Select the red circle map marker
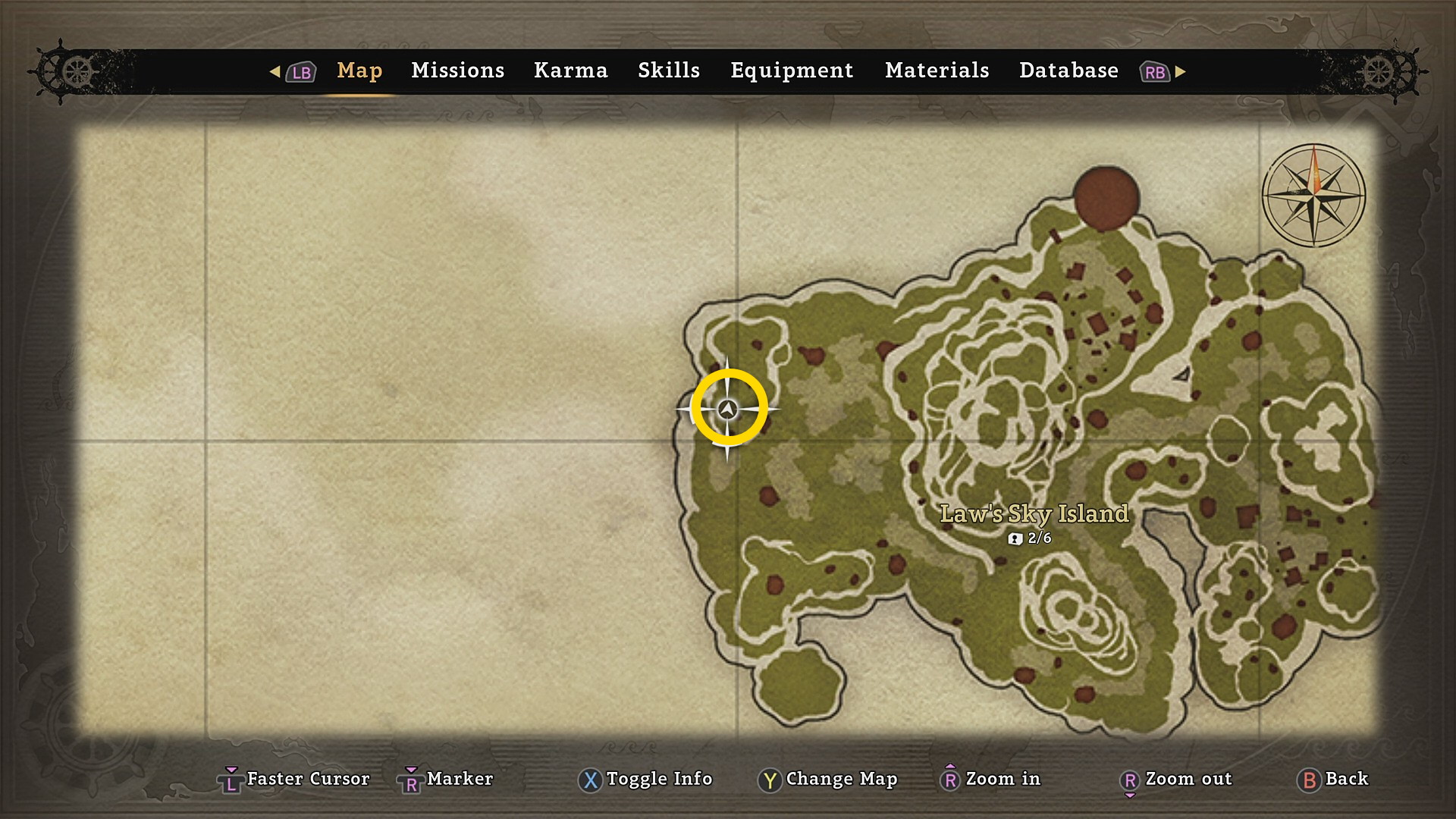1456x819 pixels. (1106, 198)
